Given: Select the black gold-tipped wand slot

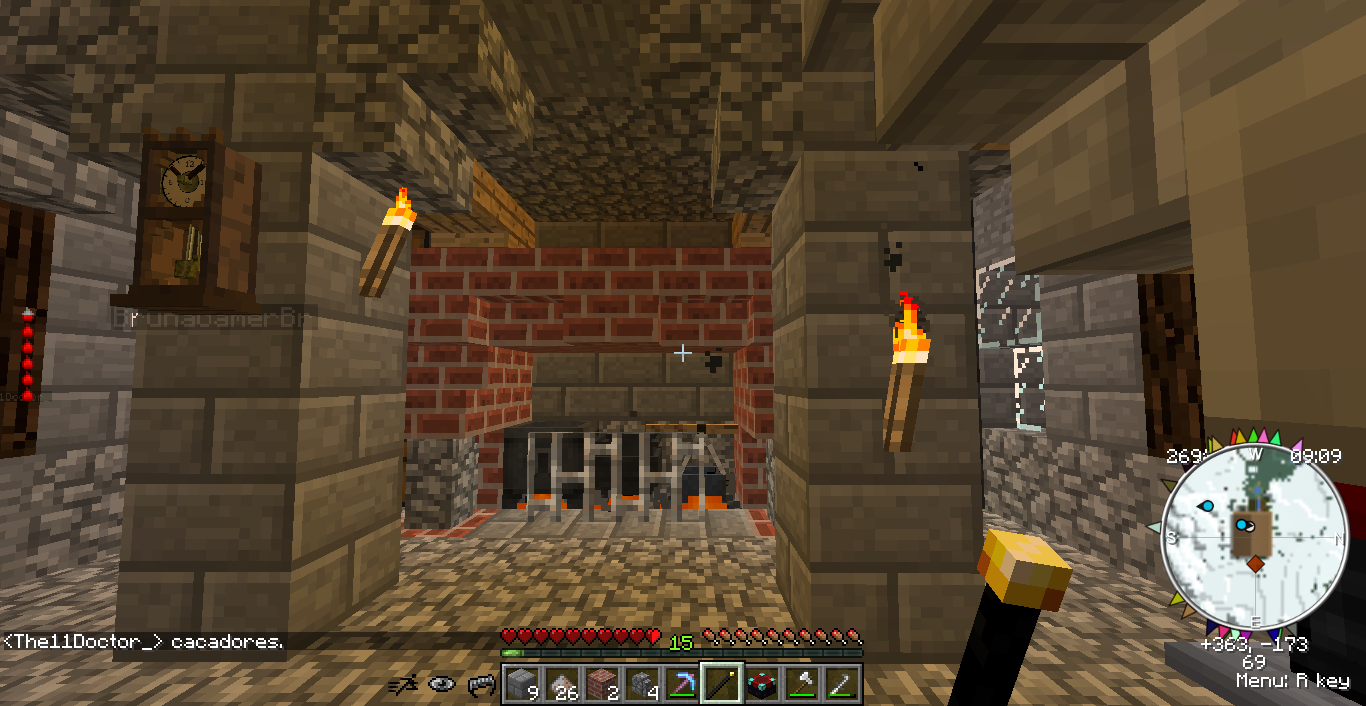Looking at the screenshot, I should pyautogui.click(x=721, y=684).
